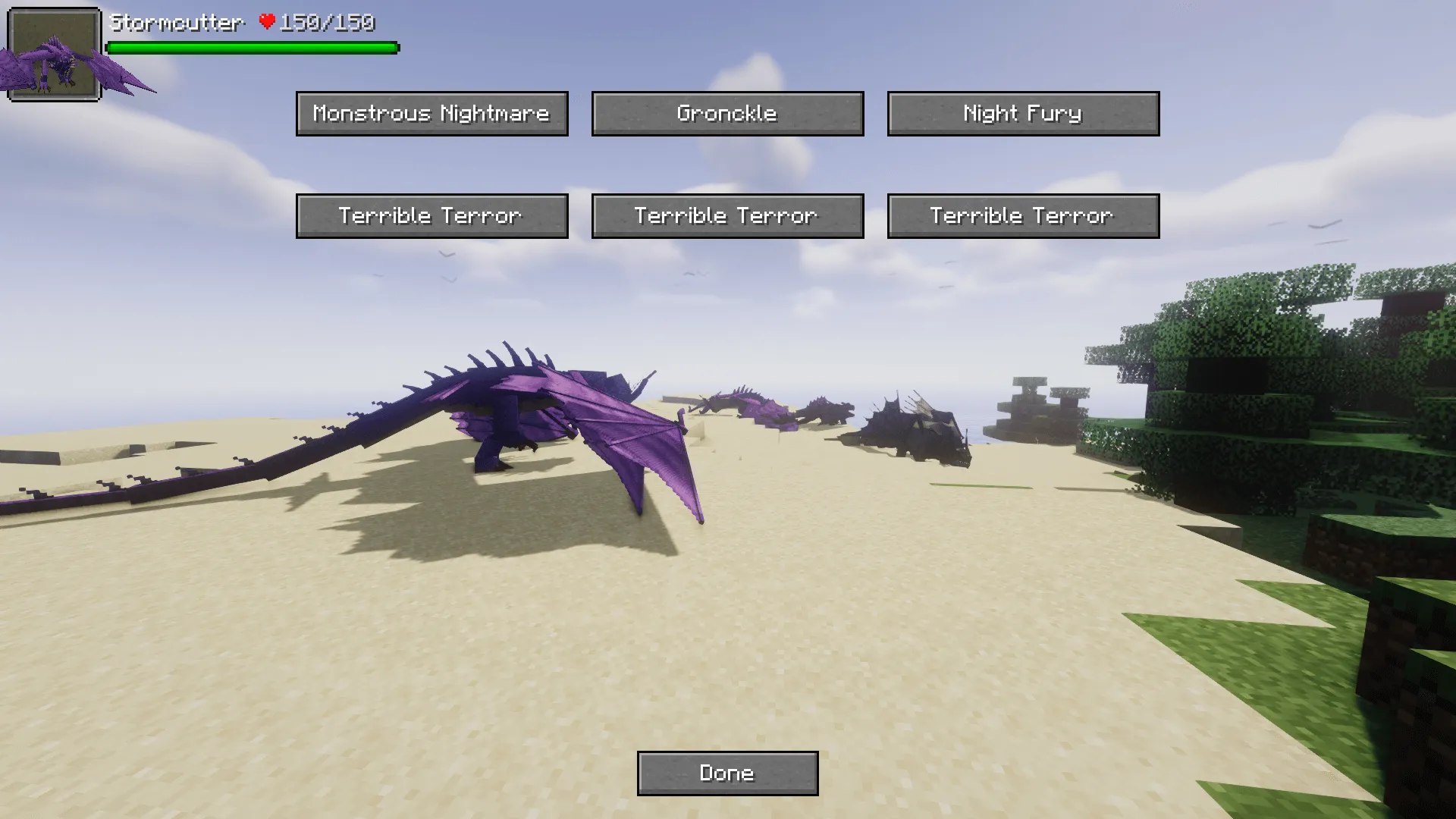Viewport: 1456px width, 819px height.
Task: Pick Night Fury for the dragon
Action: point(1023,113)
